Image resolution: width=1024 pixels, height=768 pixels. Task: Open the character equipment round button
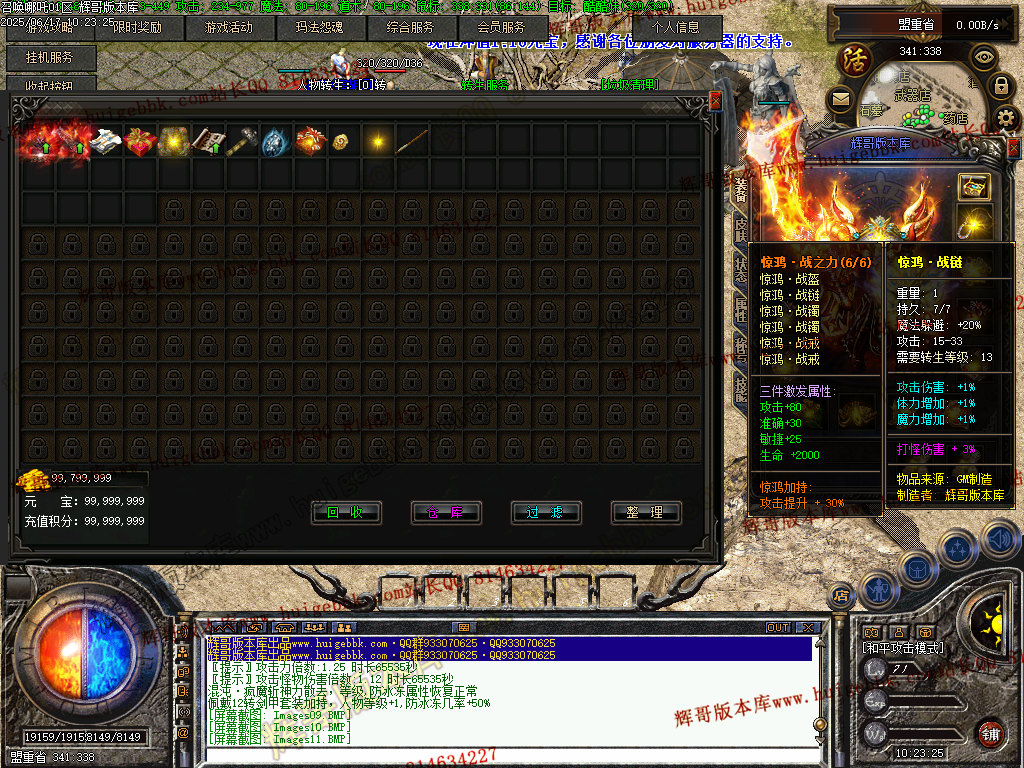[877, 590]
